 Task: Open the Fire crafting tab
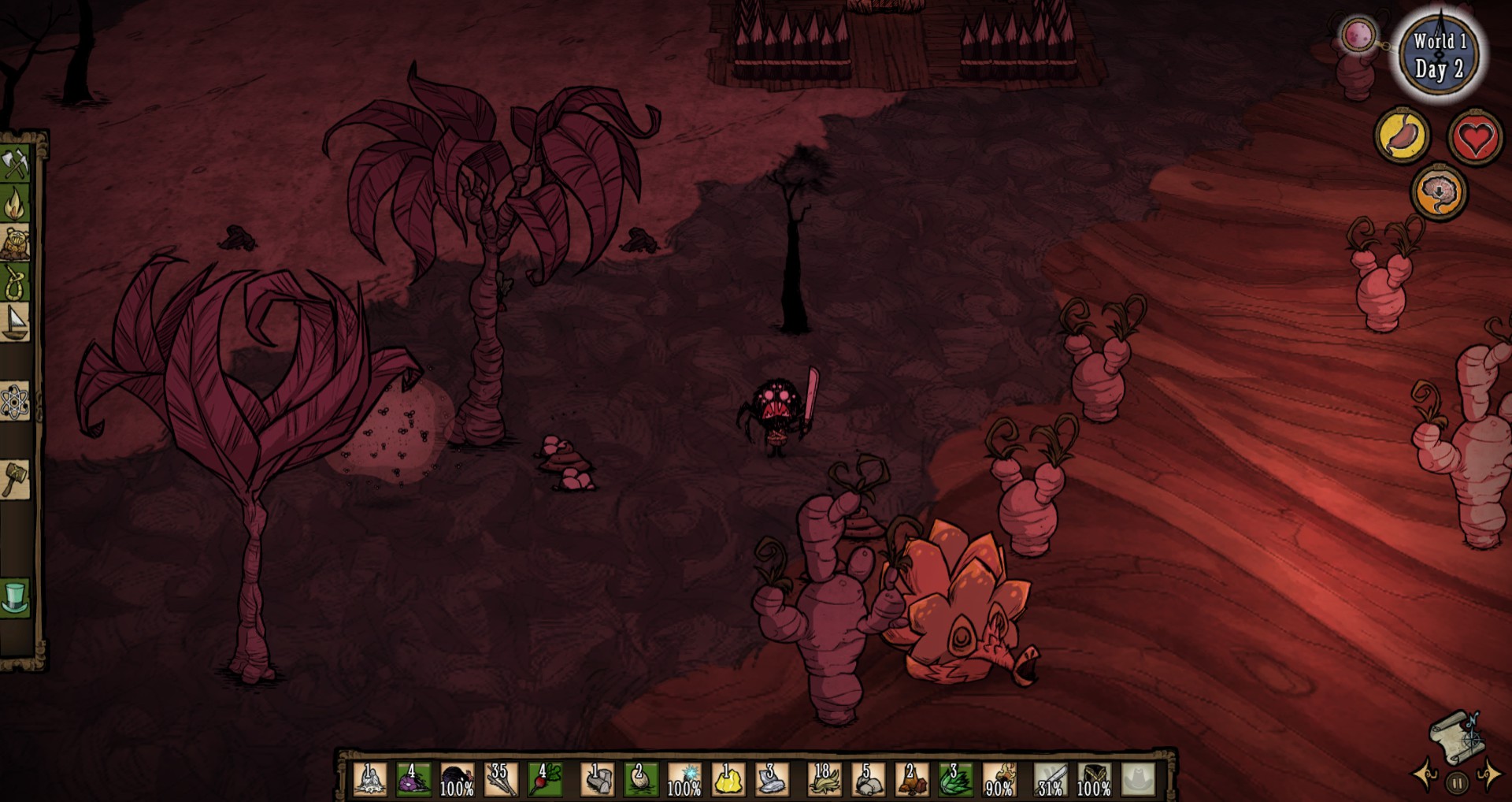click(x=15, y=204)
